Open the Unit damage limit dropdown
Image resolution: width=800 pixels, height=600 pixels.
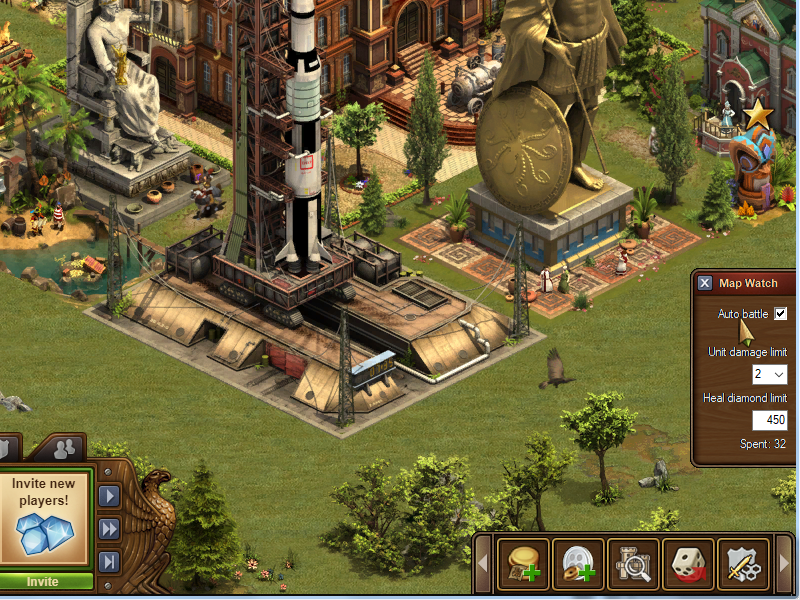click(x=769, y=374)
